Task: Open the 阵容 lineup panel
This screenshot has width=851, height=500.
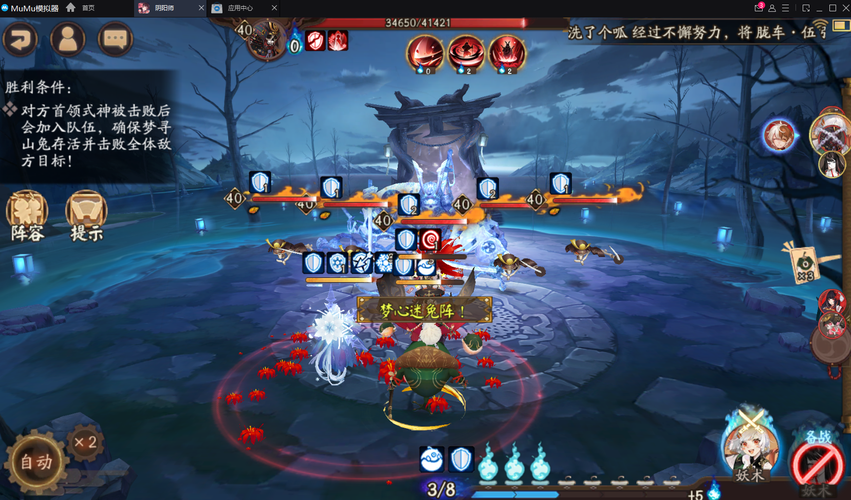Action: click(27, 215)
